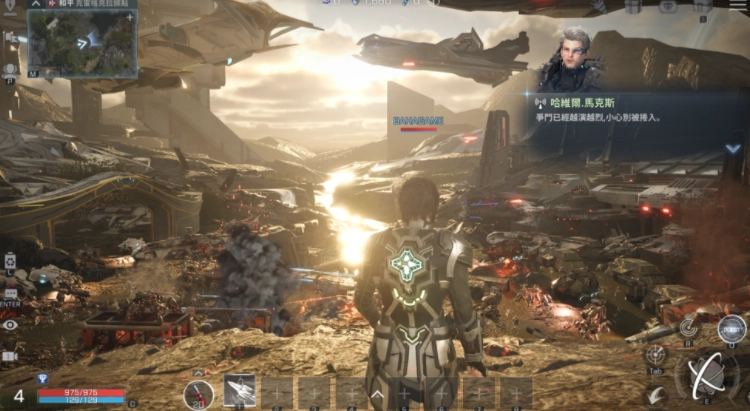Screen dimensions: 750x411
Task: Open the battery icon on the left edge
Action: point(10,261)
